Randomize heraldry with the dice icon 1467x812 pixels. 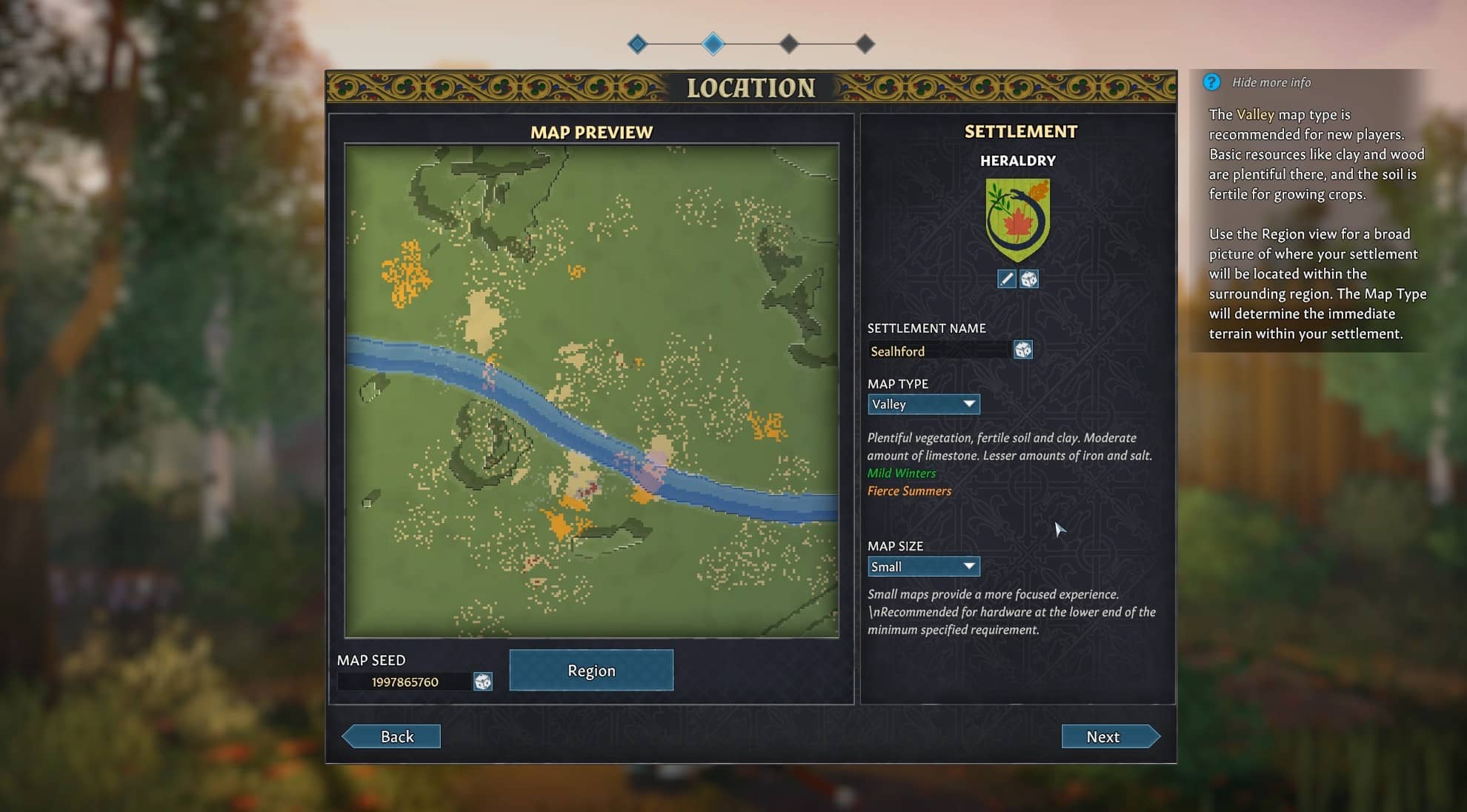[x=1029, y=279]
